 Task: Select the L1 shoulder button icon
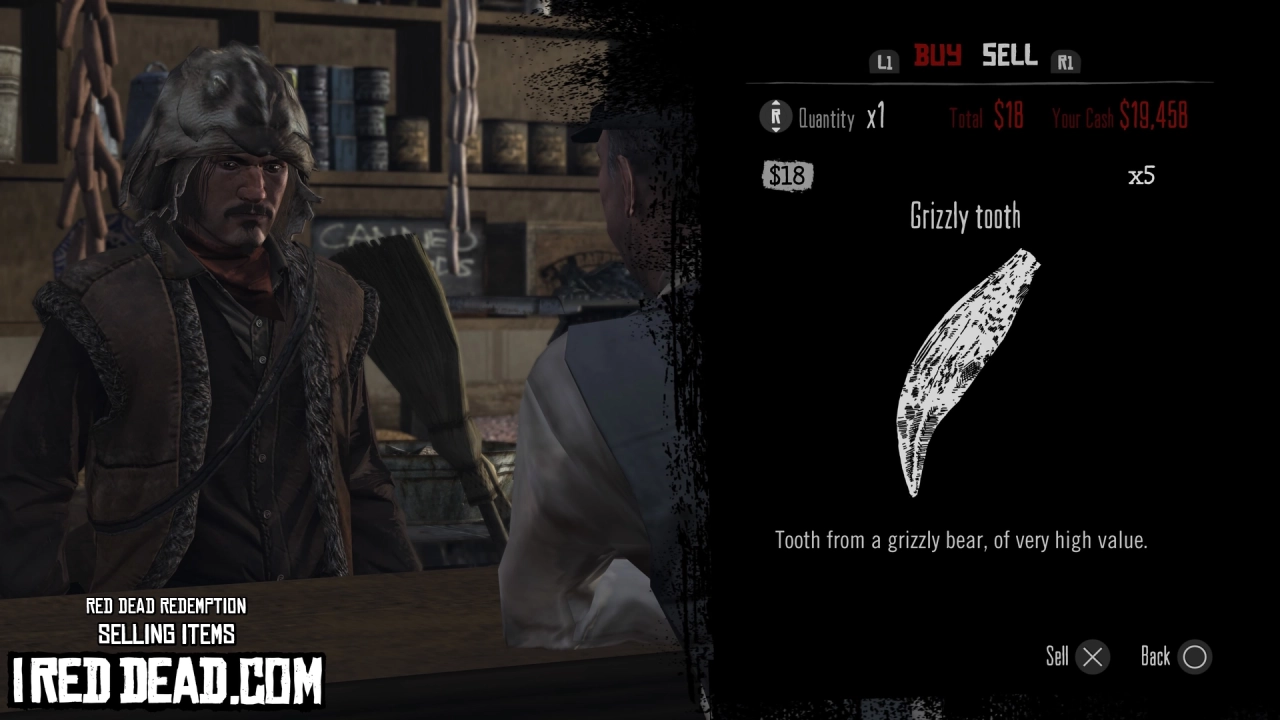coord(884,61)
